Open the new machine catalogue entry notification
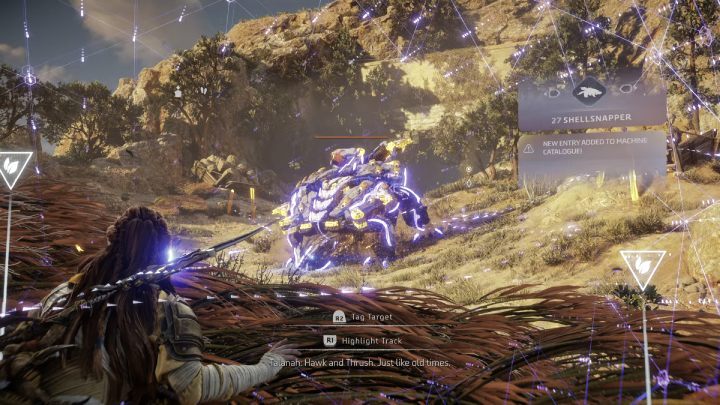 pyautogui.click(x=592, y=153)
